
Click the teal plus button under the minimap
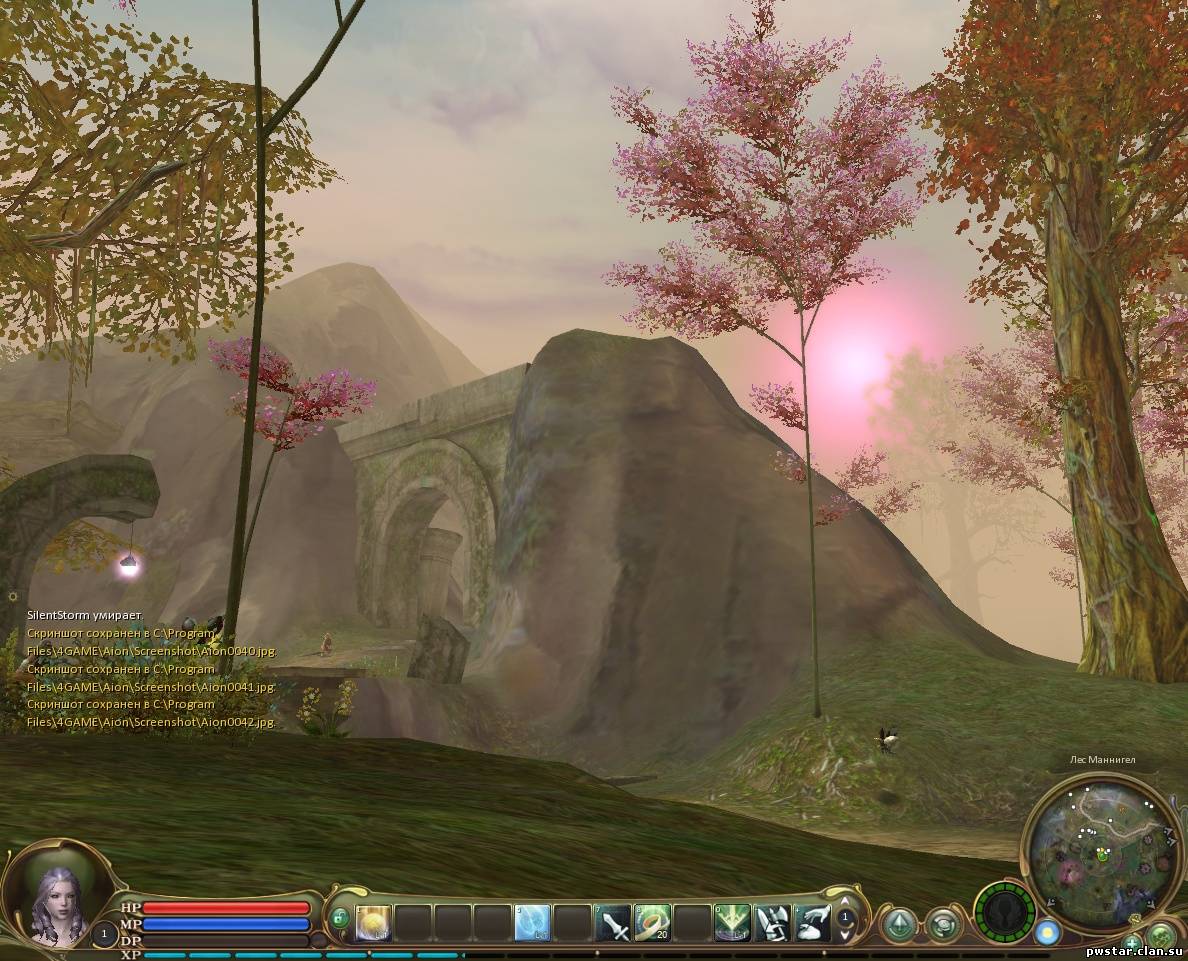[1131, 942]
